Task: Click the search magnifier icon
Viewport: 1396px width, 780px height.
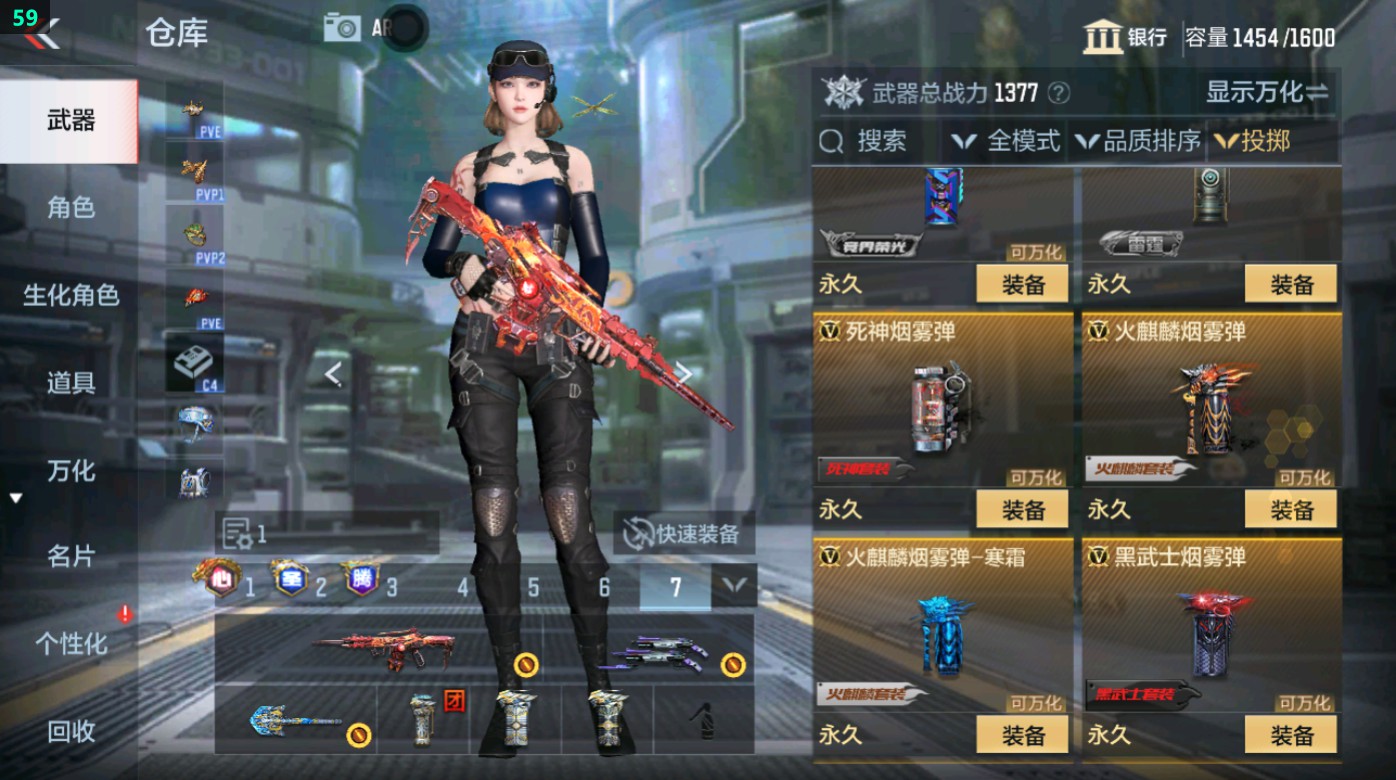Action: pyautogui.click(x=832, y=142)
